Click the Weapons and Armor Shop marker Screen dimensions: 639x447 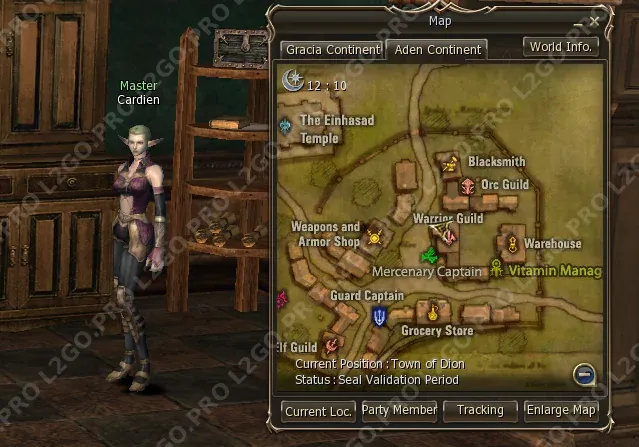(x=375, y=237)
